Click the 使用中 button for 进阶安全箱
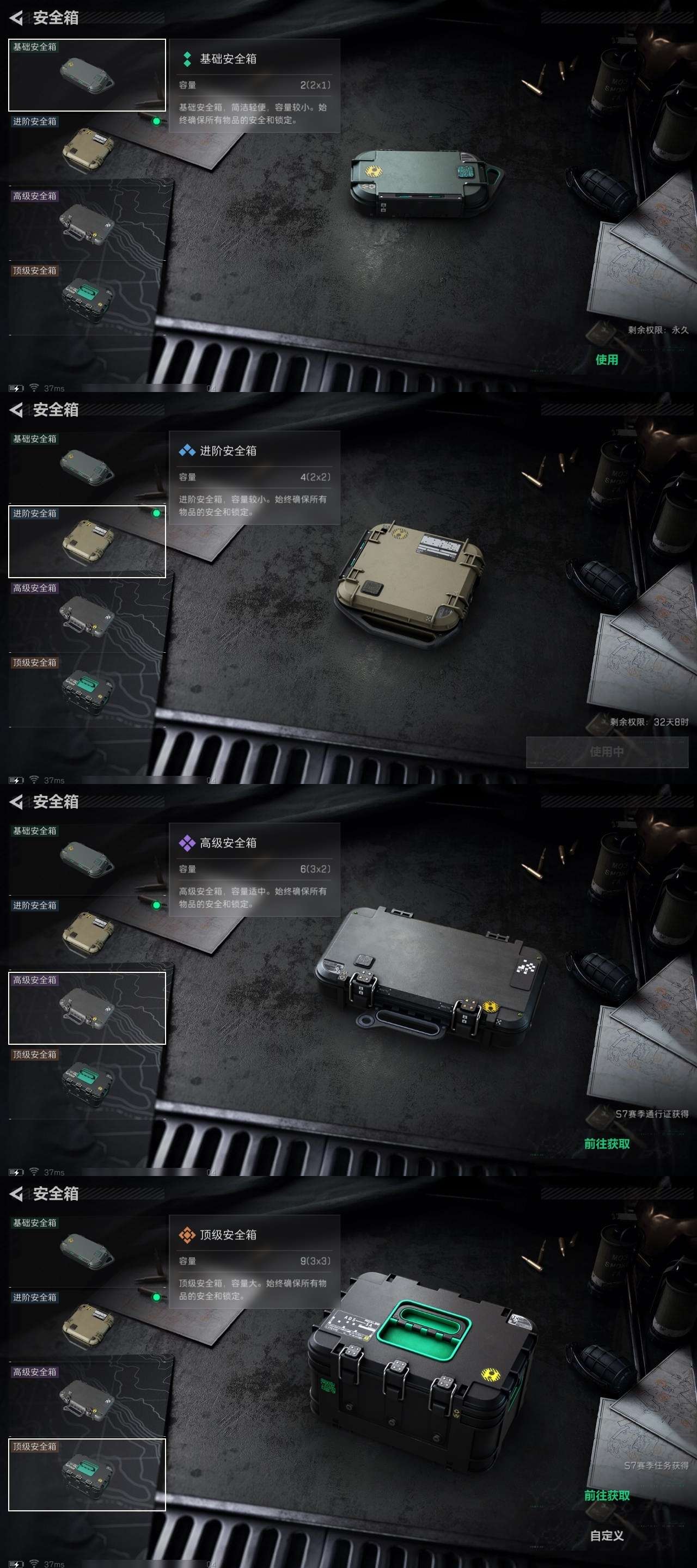697x1568 pixels. pyautogui.click(x=607, y=753)
